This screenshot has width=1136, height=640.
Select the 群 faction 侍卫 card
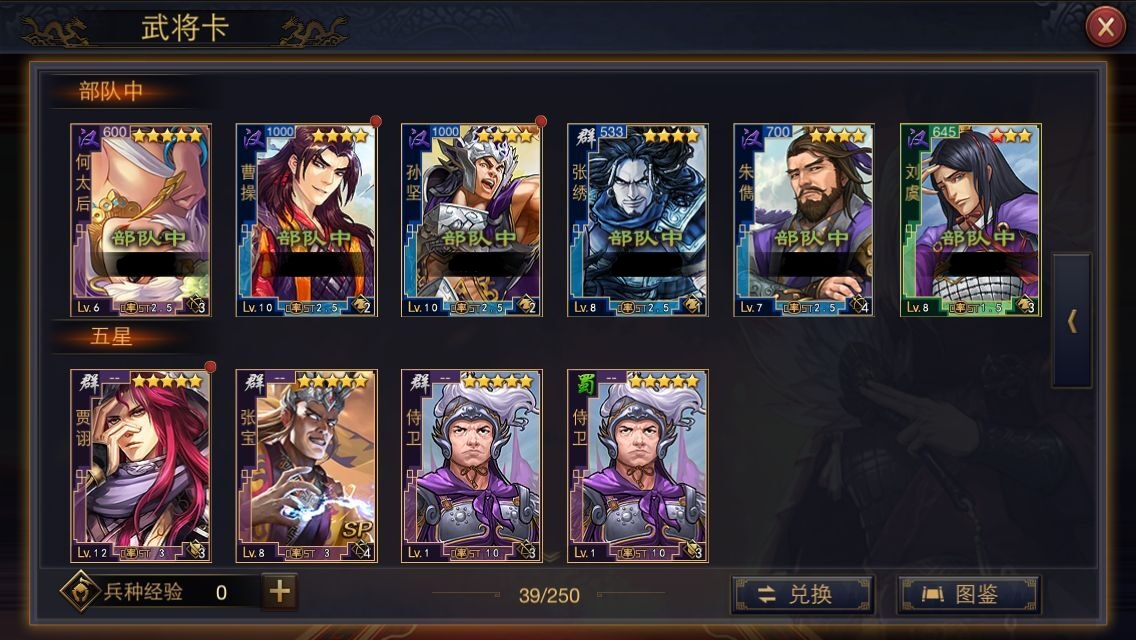472,465
